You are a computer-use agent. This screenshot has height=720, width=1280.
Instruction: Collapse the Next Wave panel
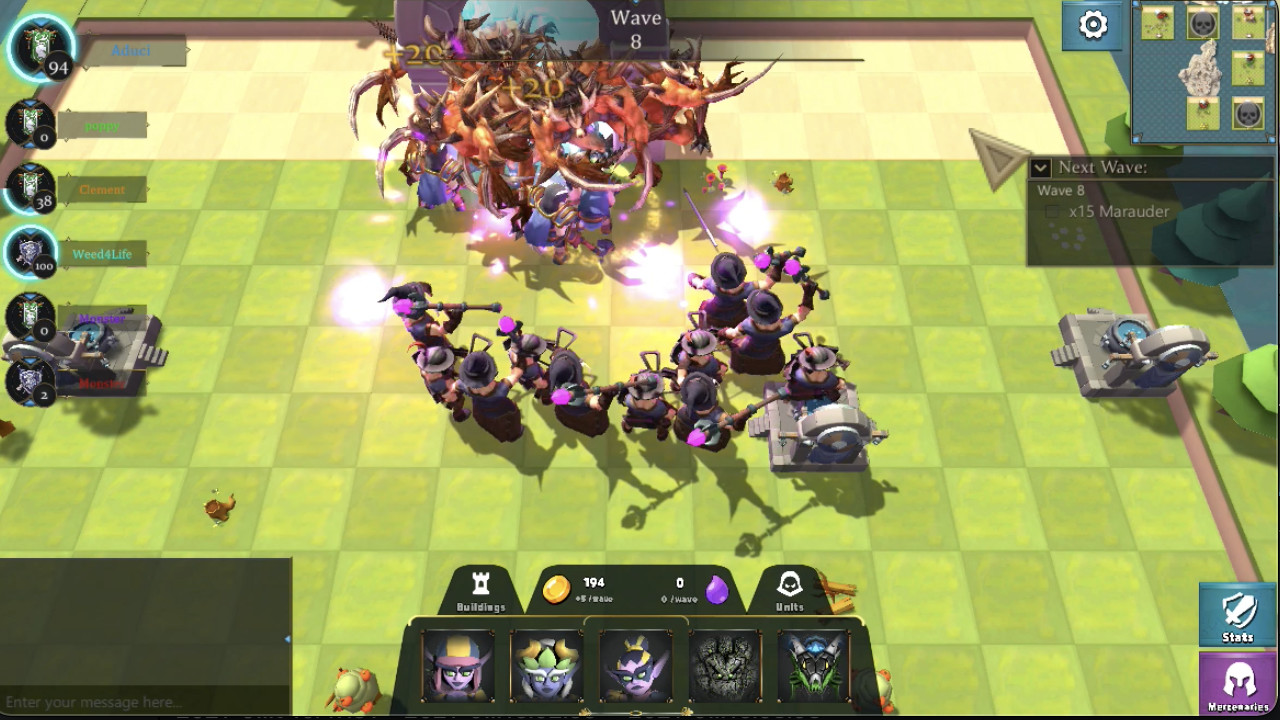pos(1040,168)
